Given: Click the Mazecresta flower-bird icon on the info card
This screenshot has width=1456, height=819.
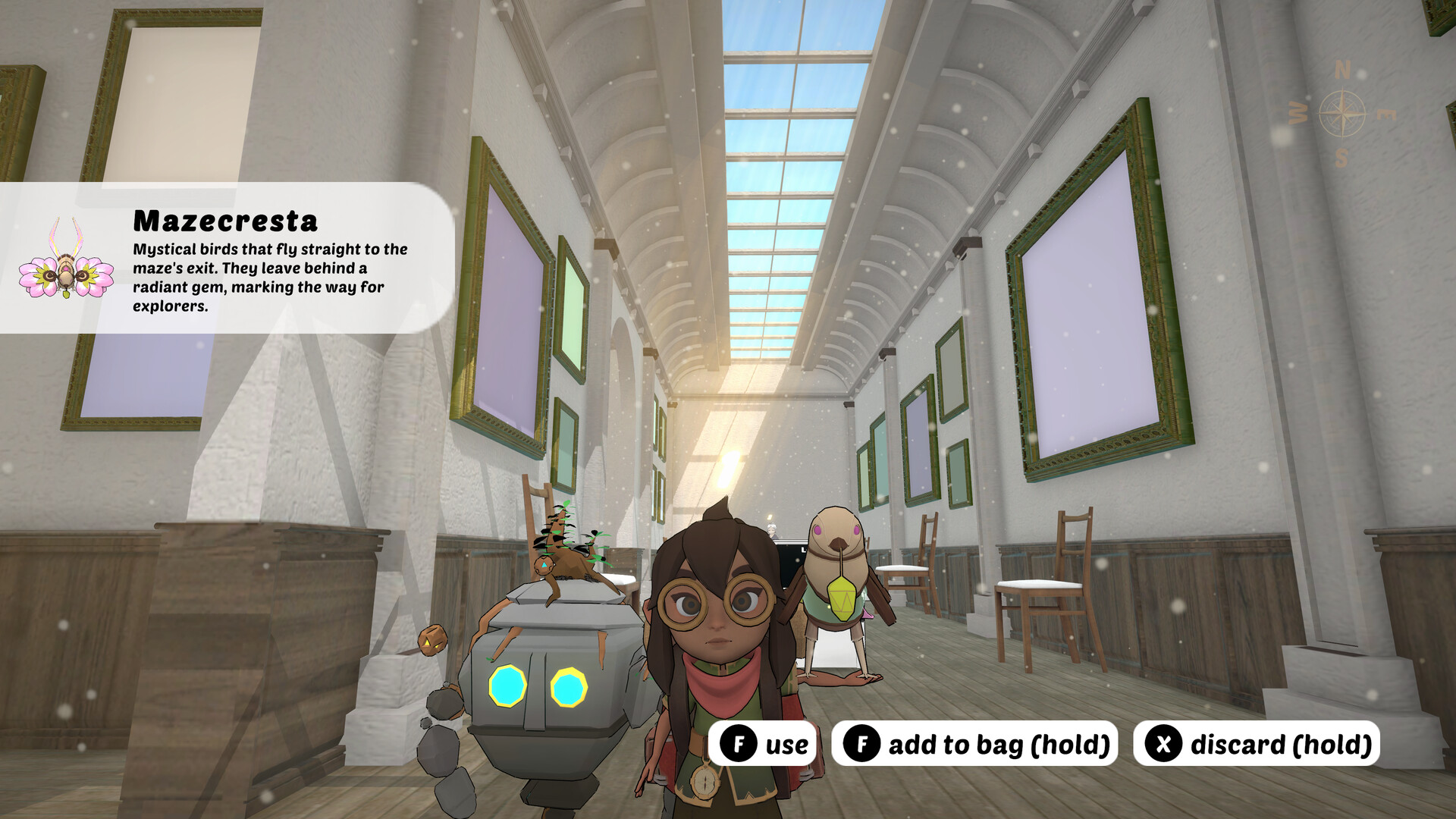Looking at the screenshot, I should click(x=67, y=275).
